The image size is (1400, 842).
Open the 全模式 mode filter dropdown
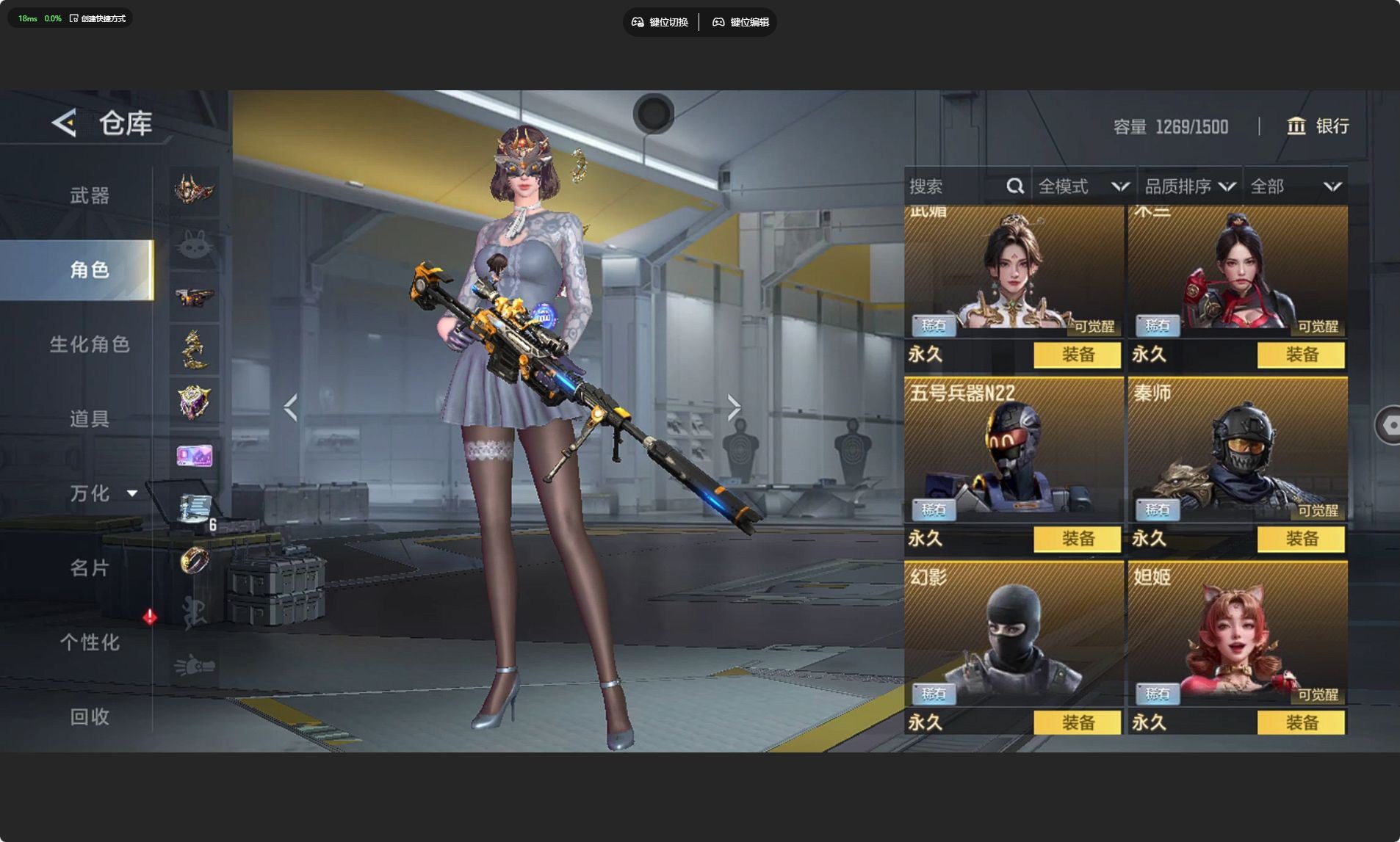click(1083, 186)
